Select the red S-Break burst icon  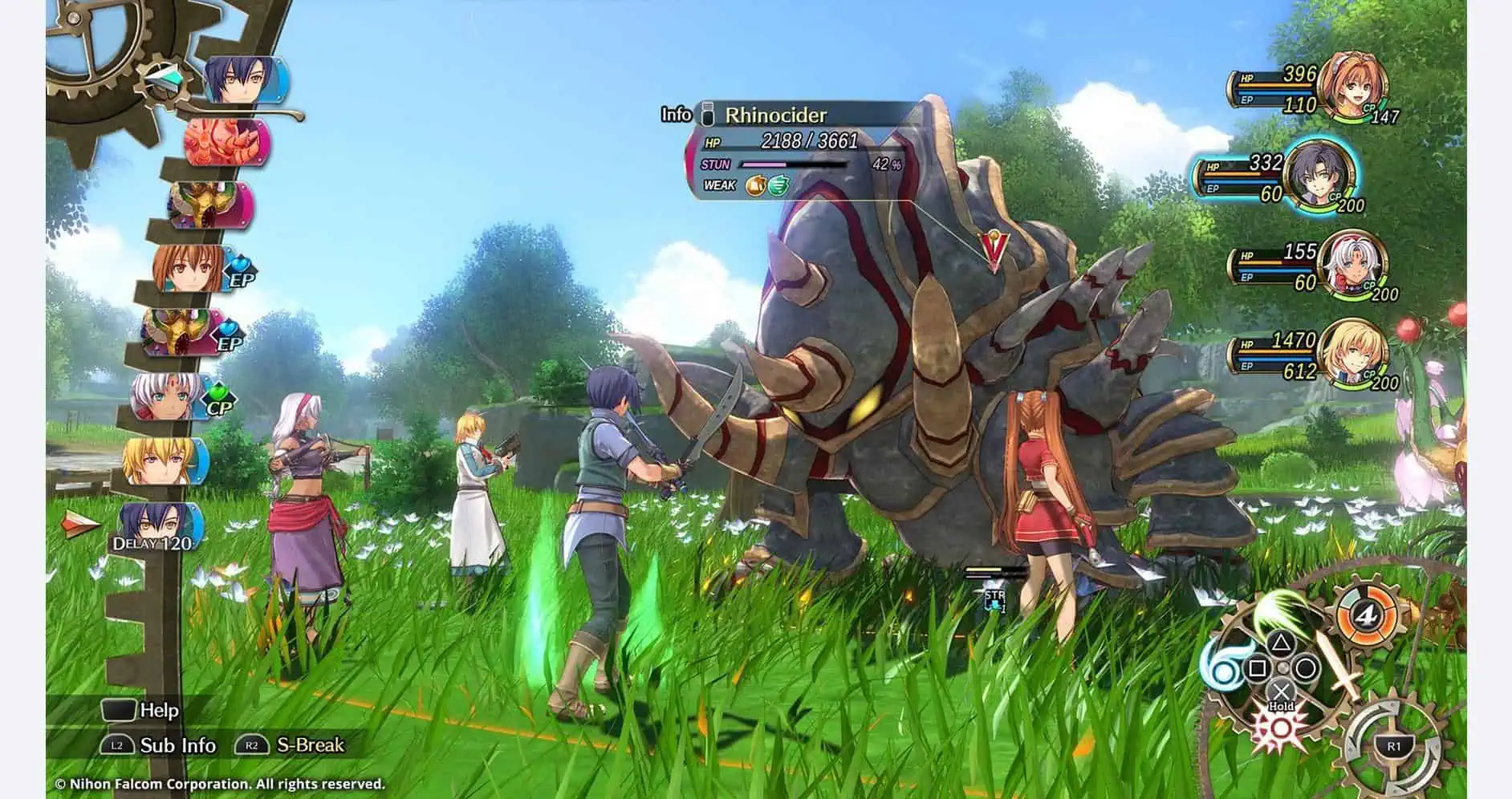tap(1281, 728)
